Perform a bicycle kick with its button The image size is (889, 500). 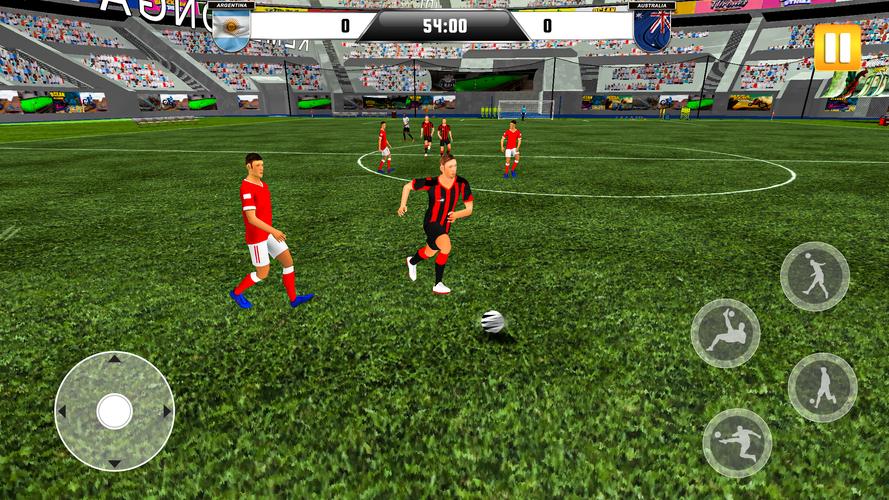[x=725, y=333]
